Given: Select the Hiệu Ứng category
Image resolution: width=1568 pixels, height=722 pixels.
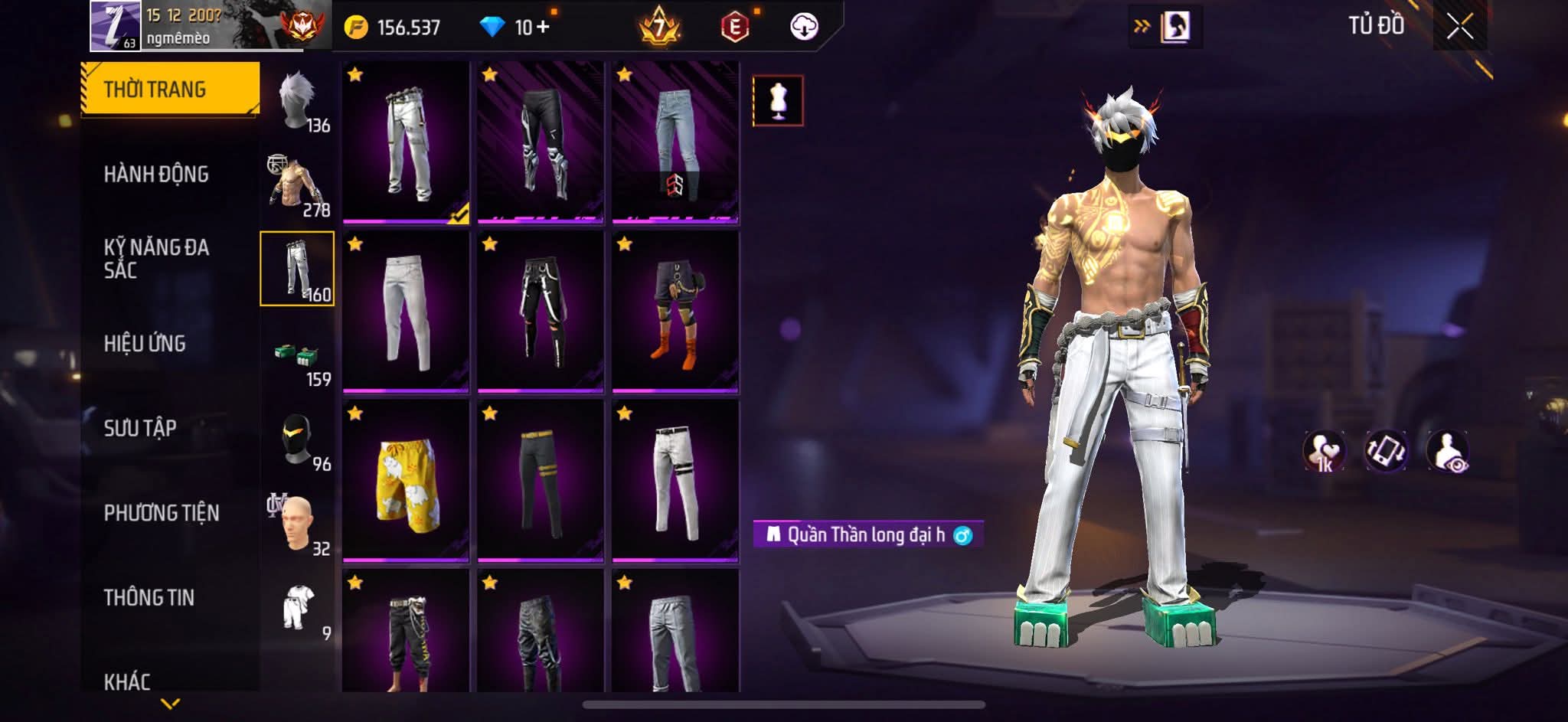Looking at the screenshot, I should pos(145,344).
